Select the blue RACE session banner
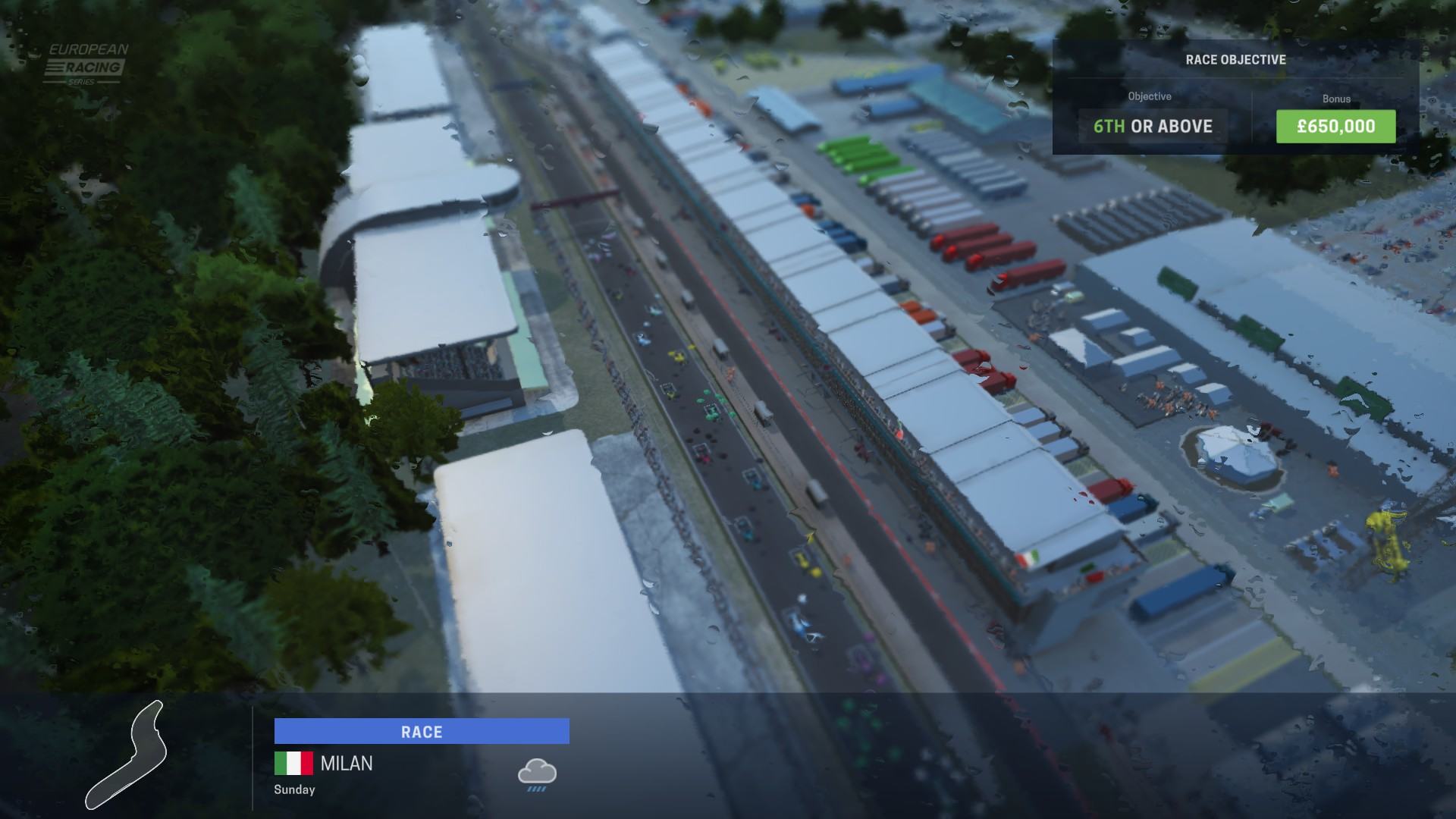The height and width of the screenshot is (819, 1456). pyautogui.click(x=422, y=732)
